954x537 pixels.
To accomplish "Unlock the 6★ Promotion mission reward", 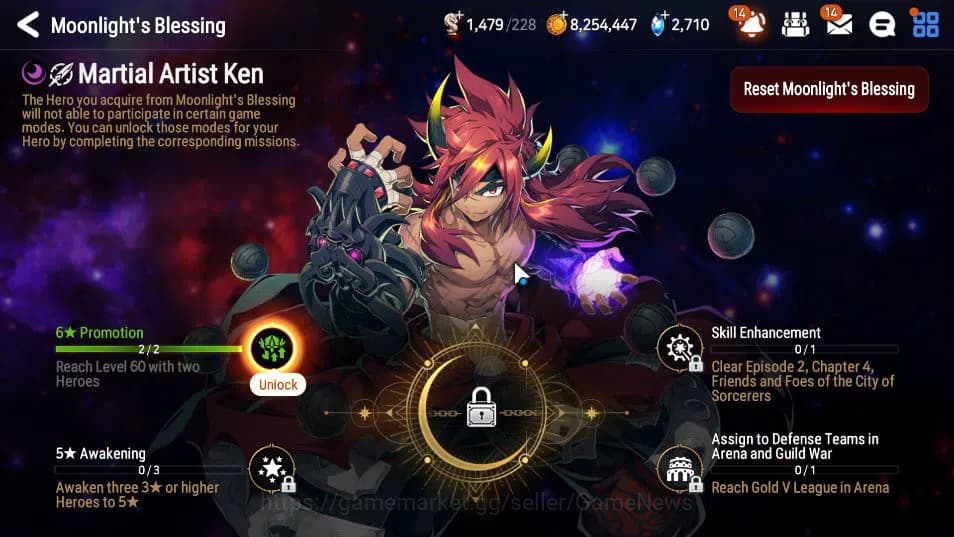I will (x=277, y=385).
